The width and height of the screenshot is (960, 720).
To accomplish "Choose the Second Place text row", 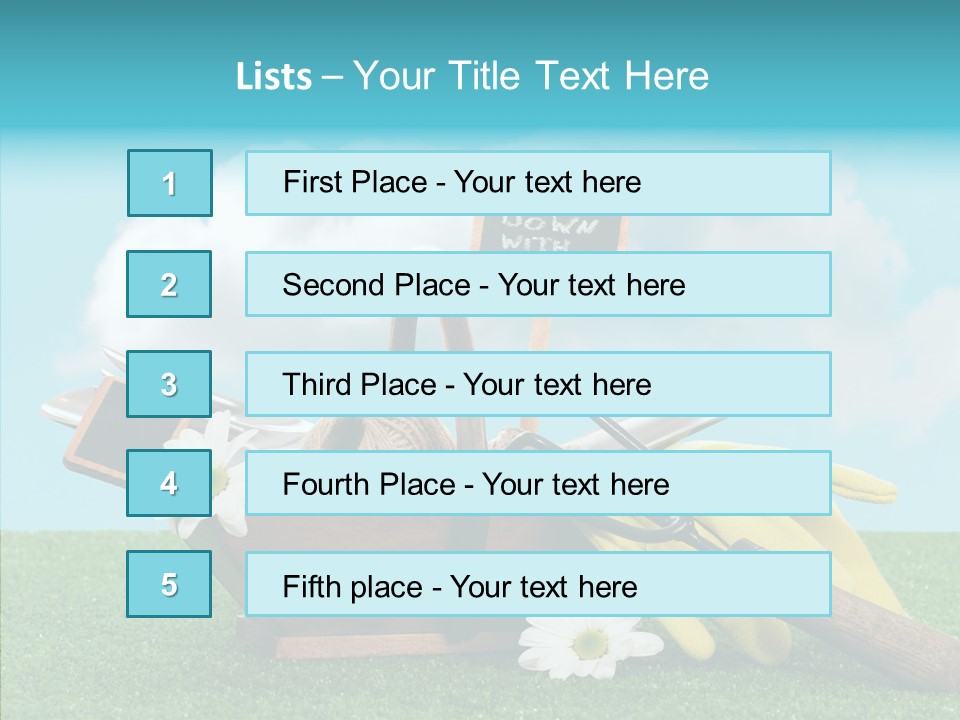I will (538, 284).
